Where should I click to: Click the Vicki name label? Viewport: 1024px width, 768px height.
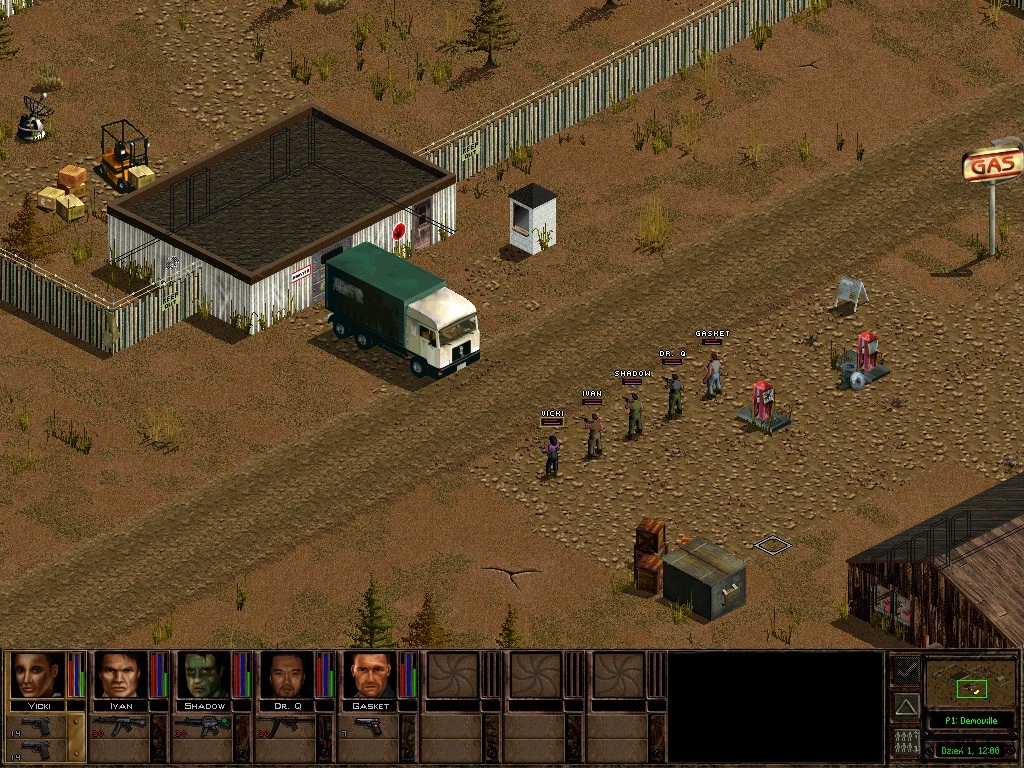pyautogui.click(x=38, y=706)
